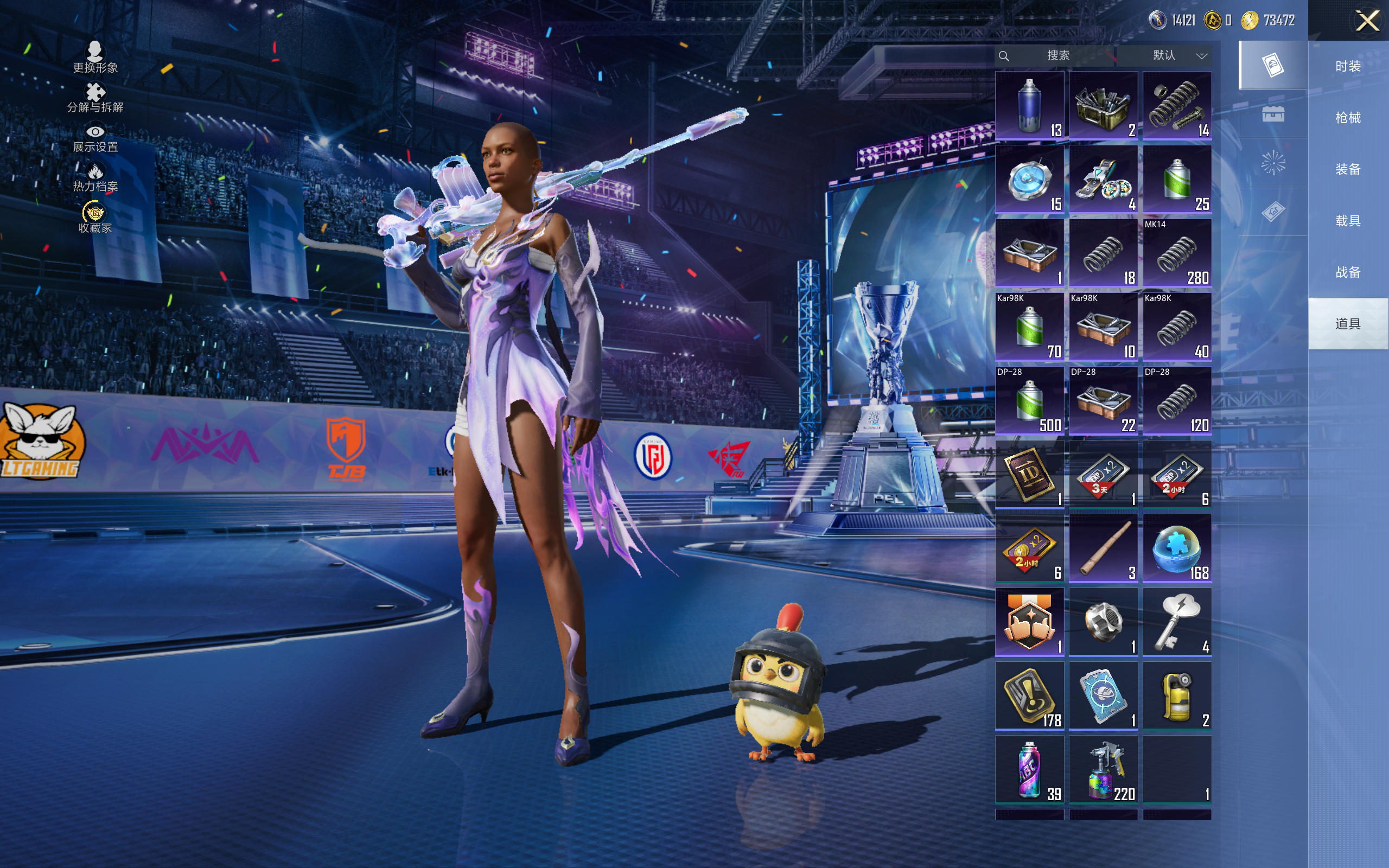Open the 收藏家 collector page

pyautogui.click(x=95, y=218)
